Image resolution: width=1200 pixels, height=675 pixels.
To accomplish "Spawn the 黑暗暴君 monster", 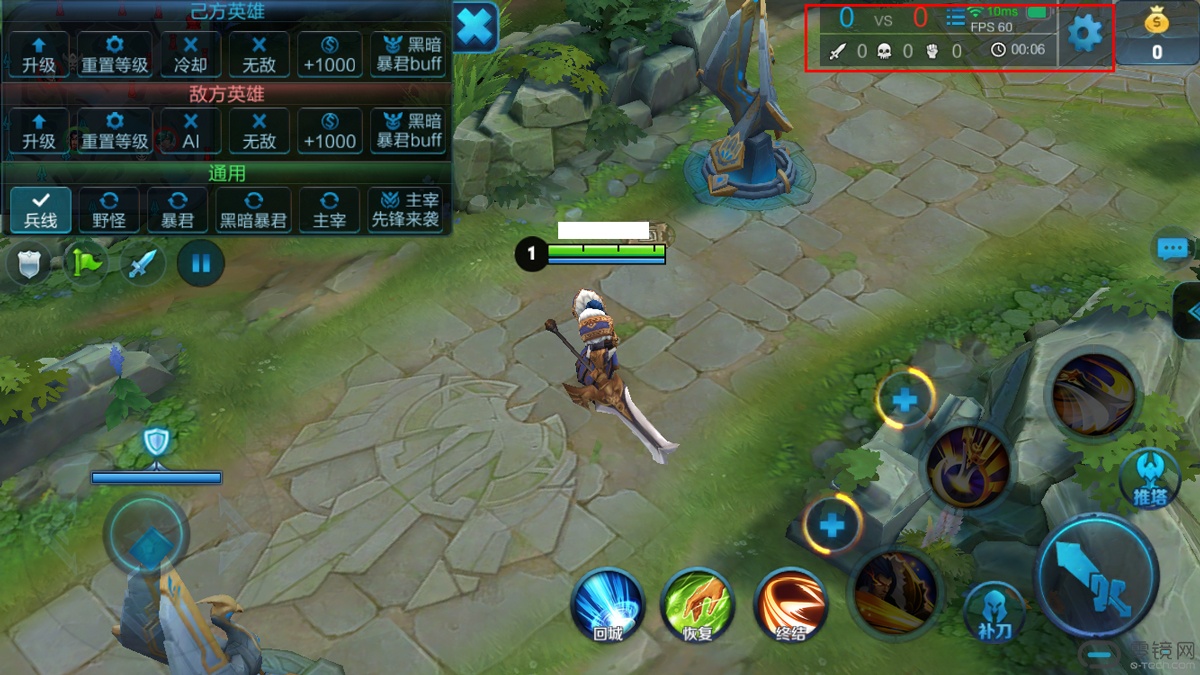I will [x=254, y=210].
